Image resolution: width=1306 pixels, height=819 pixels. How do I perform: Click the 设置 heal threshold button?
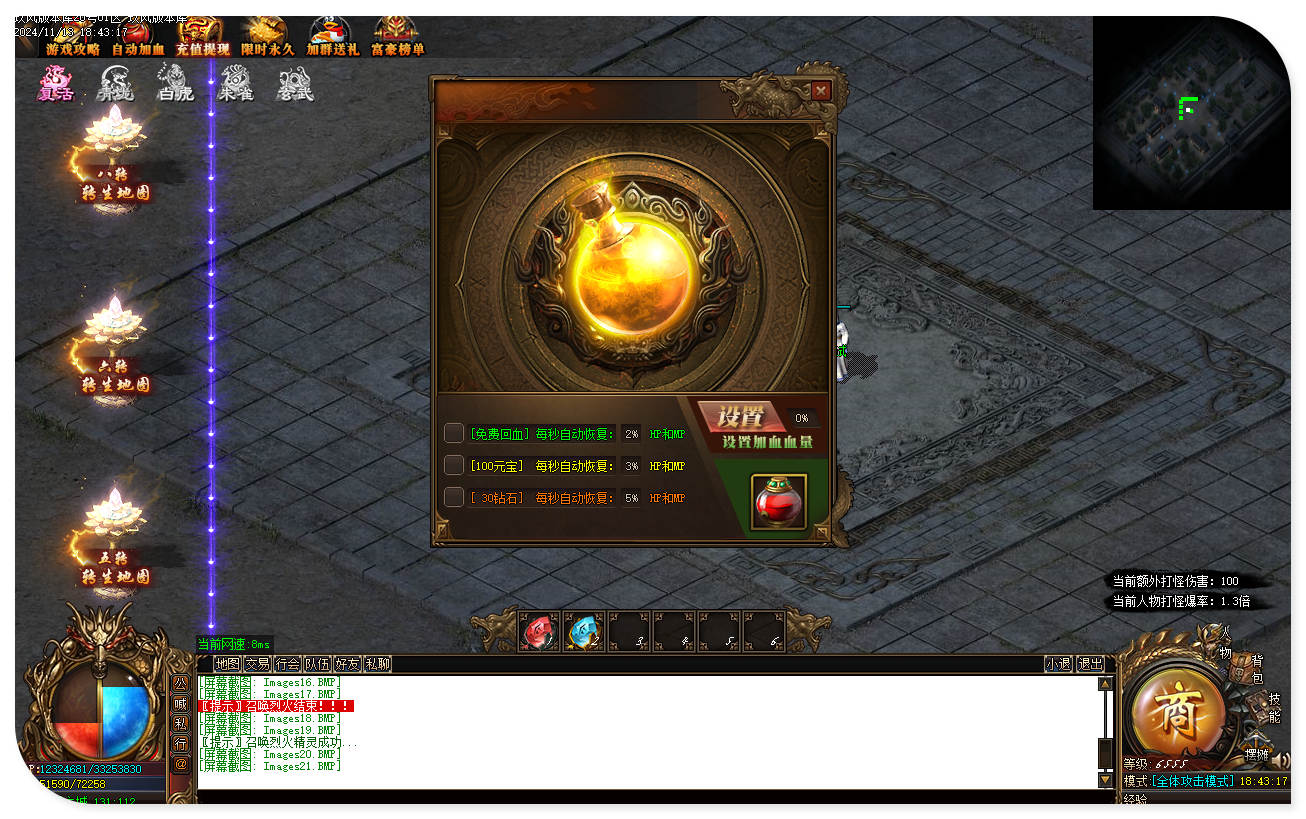740,417
